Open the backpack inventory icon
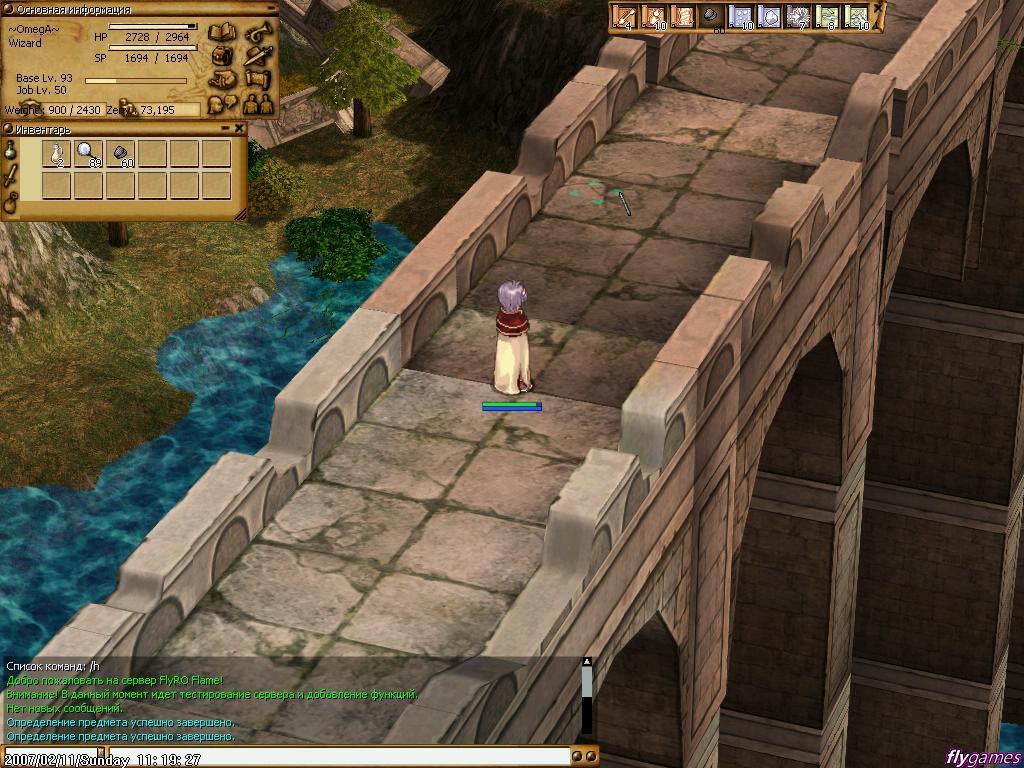This screenshot has width=1024, height=768. [x=222, y=56]
